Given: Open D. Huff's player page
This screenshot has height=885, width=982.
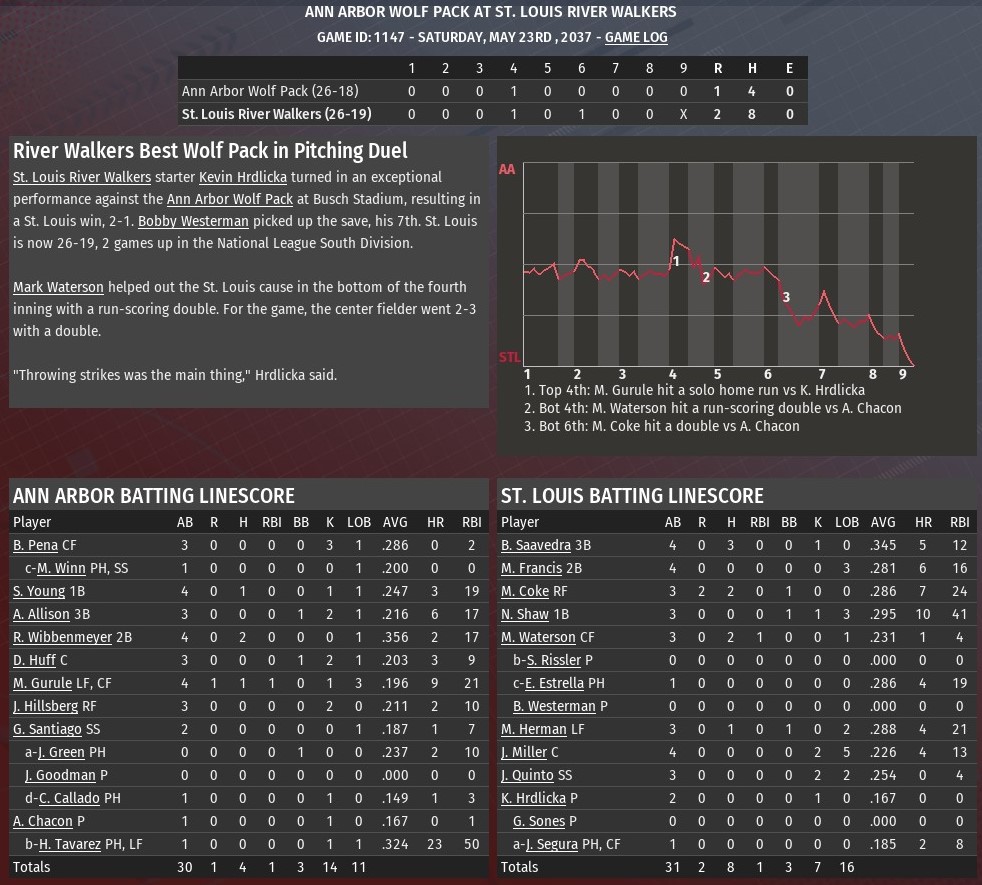Looking at the screenshot, I should pyautogui.click(x=34, y=660).
